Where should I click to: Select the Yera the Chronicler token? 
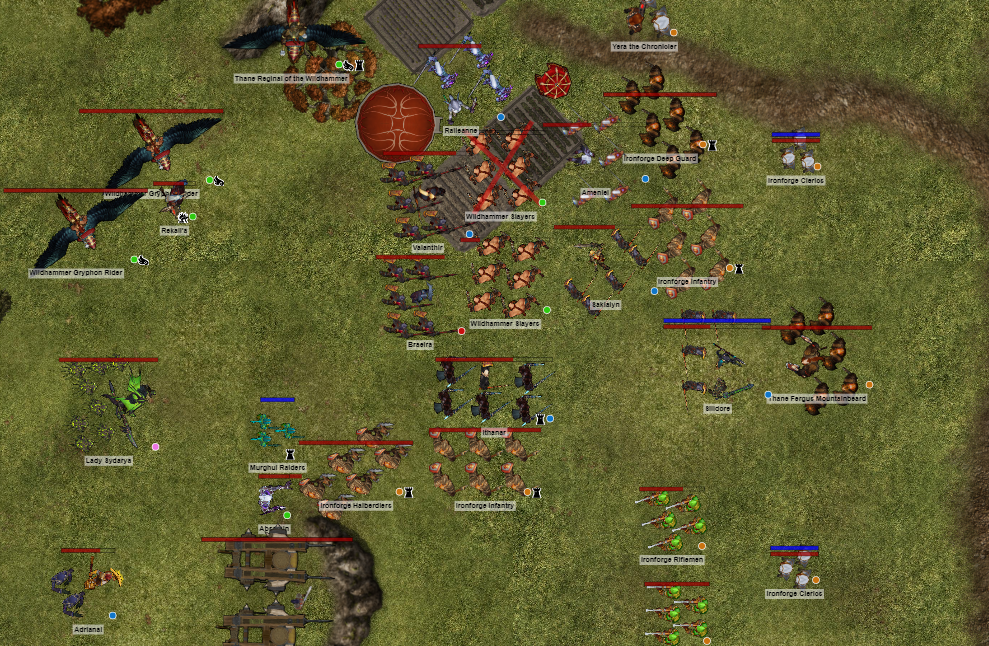click(x=645, y=18)
